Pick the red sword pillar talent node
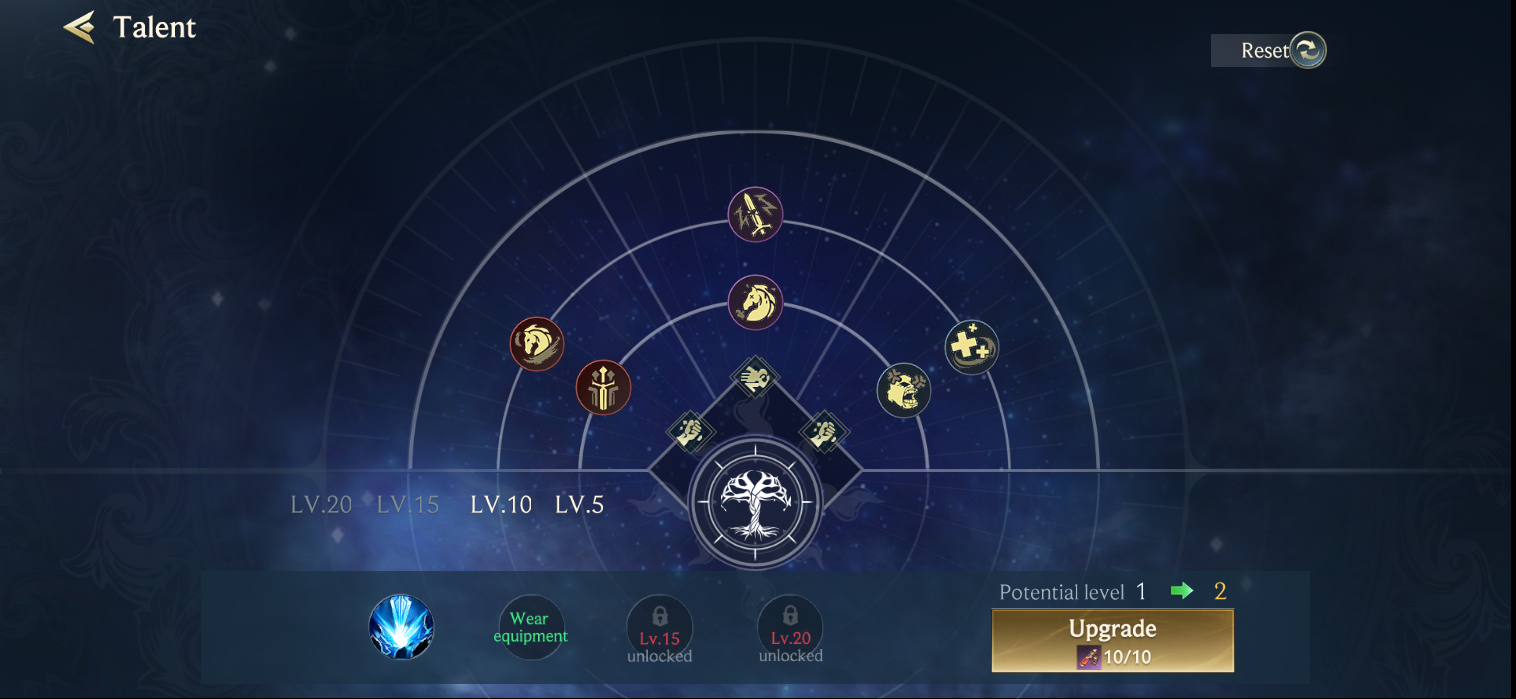The height and width of the screenshot is (699, 1516). (603, 387)
